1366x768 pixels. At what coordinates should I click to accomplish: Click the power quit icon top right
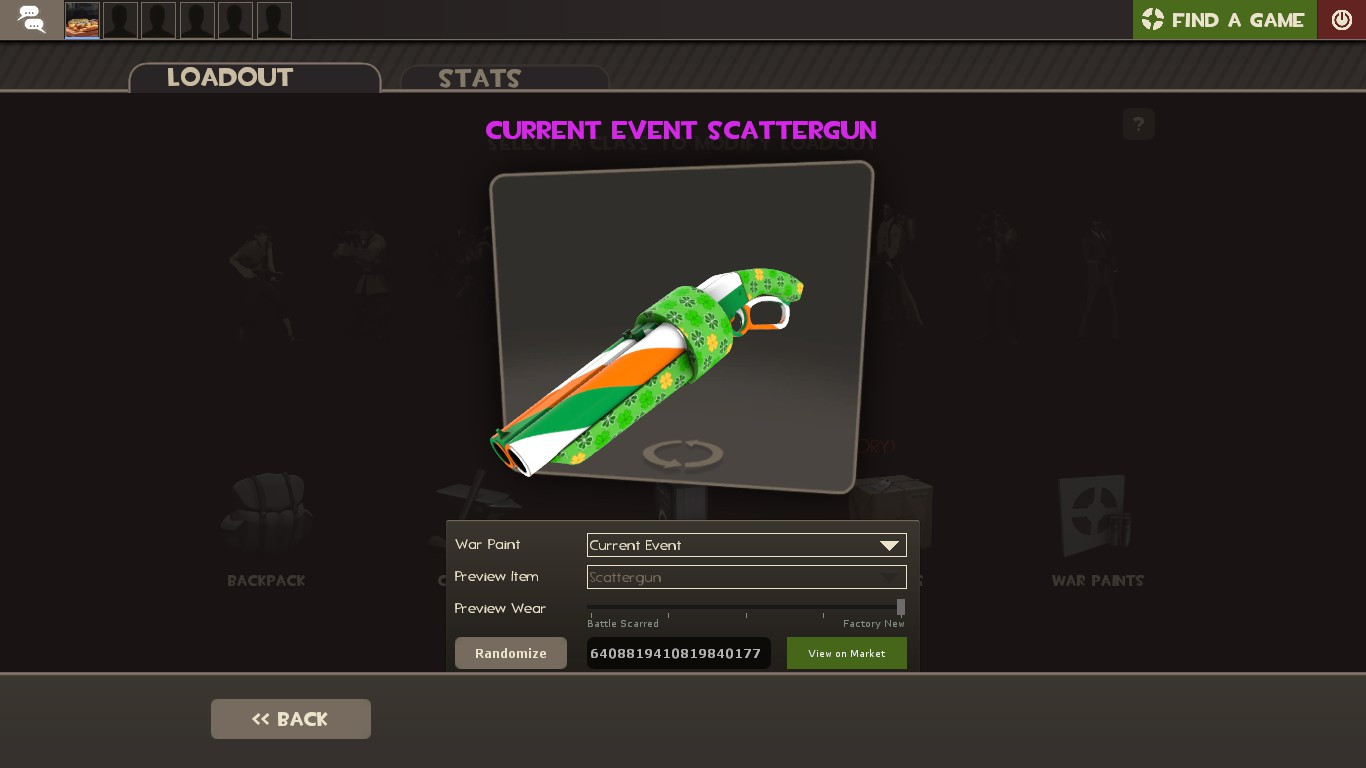point(1342,19)
